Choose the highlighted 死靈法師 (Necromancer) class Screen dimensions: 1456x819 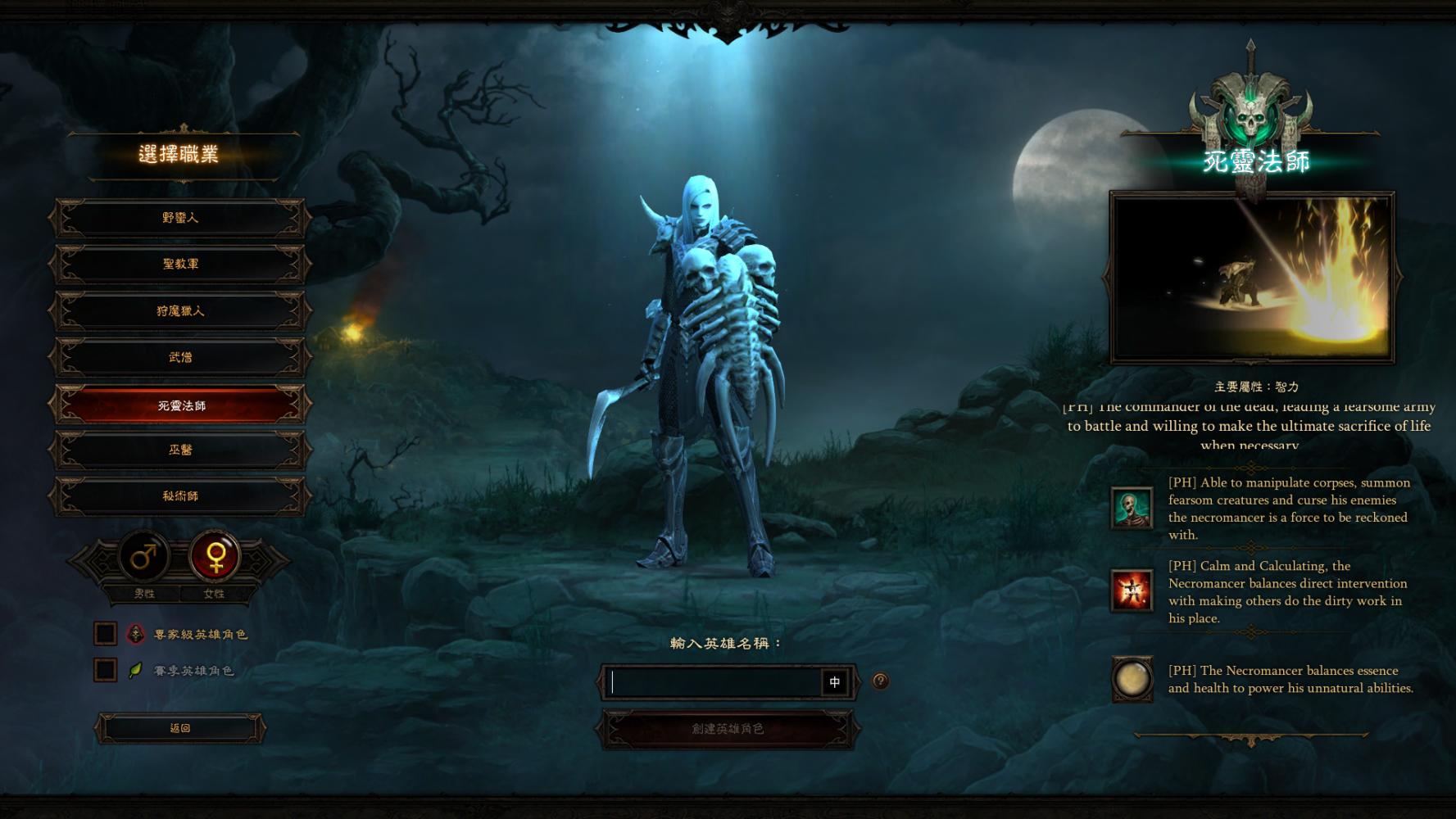coord(180,405)
